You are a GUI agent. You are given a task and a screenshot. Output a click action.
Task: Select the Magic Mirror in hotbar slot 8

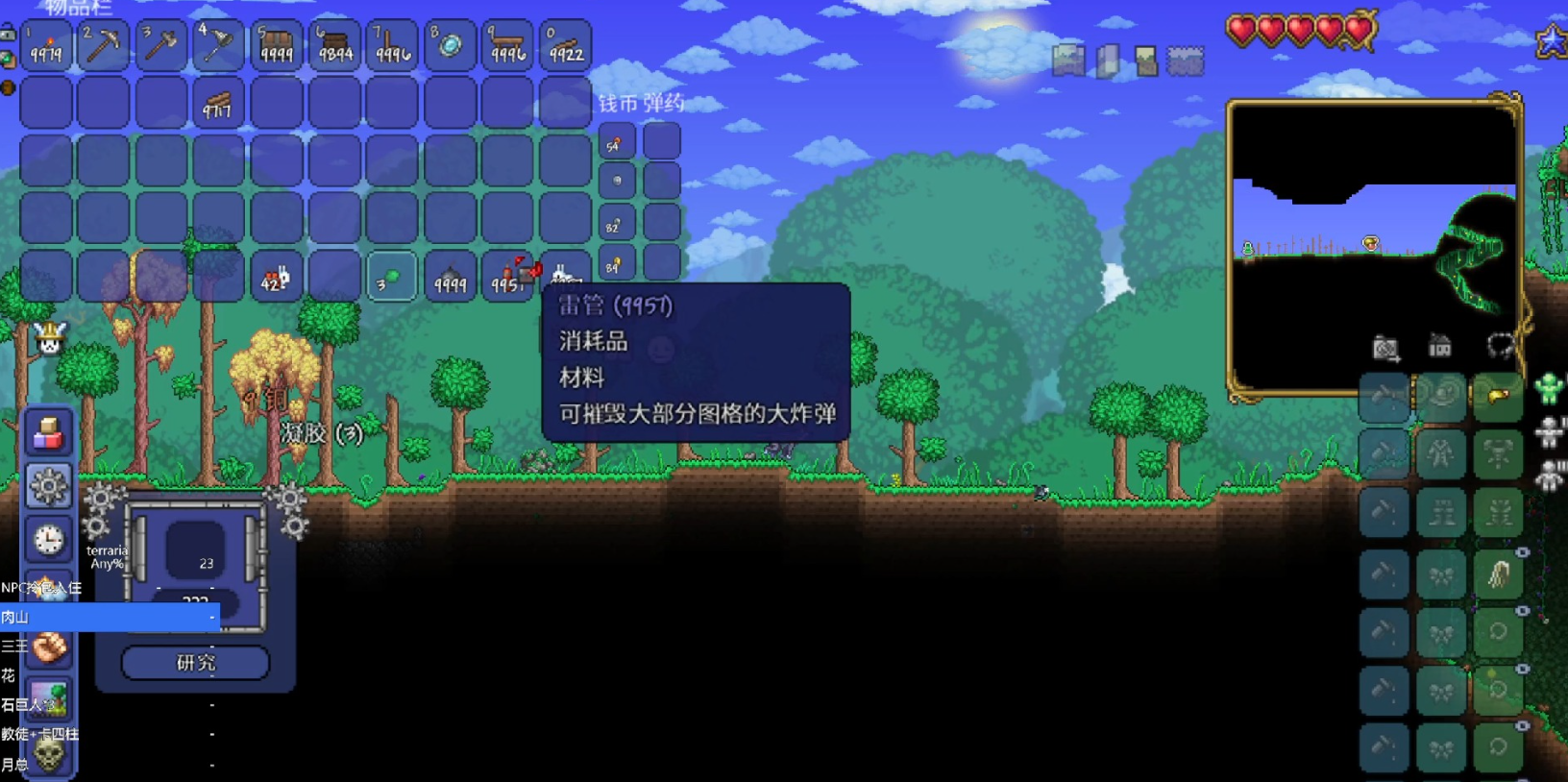point(450,43)
